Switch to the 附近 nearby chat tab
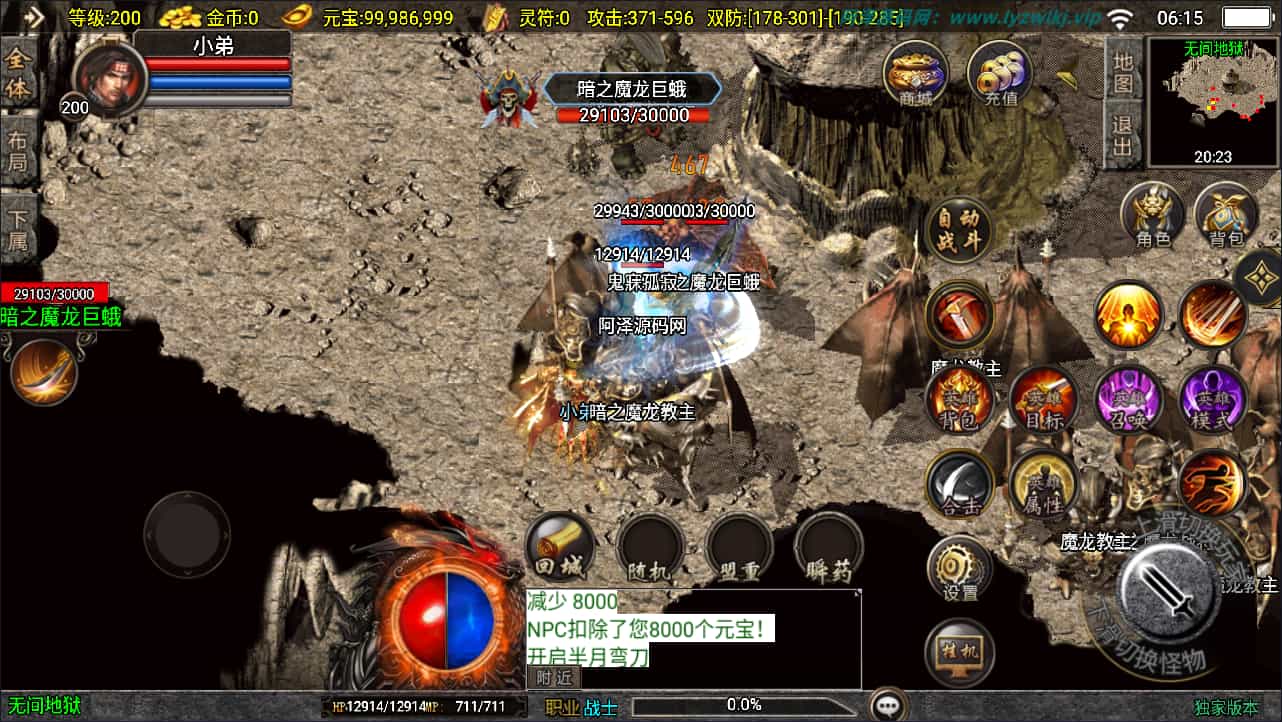 coord(552,677)
